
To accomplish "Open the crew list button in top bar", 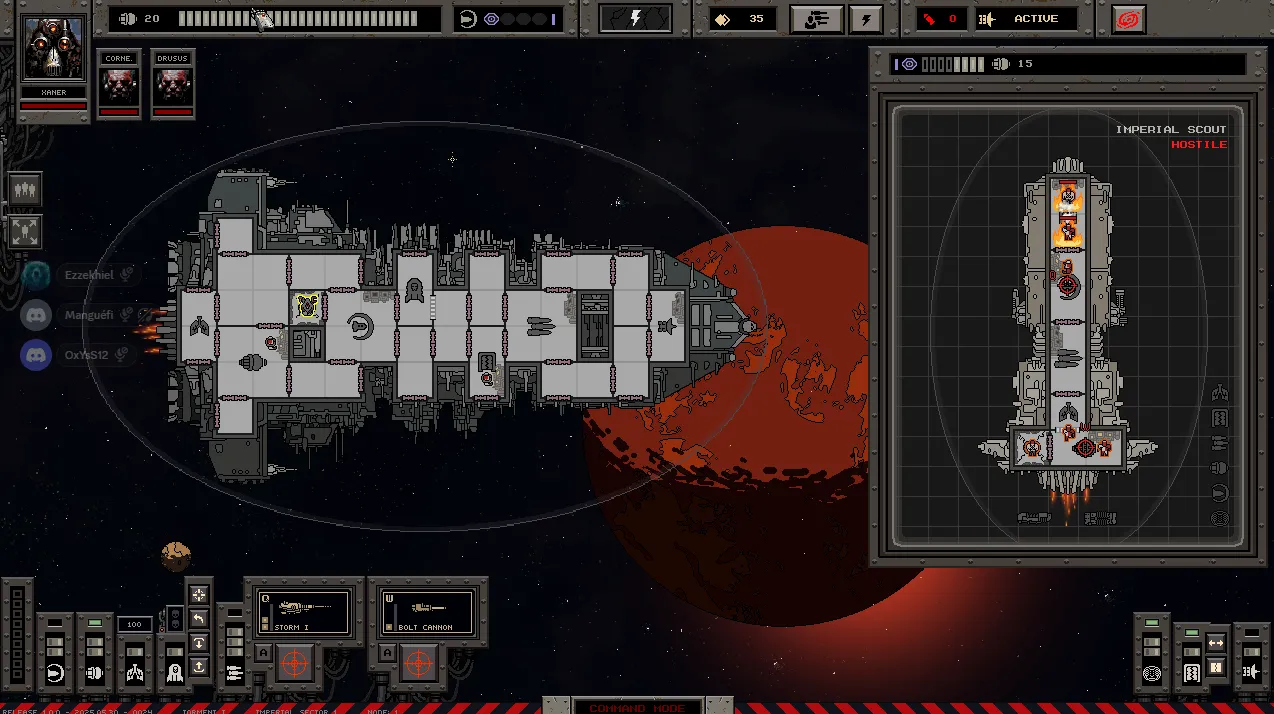I will coord(816,19).
